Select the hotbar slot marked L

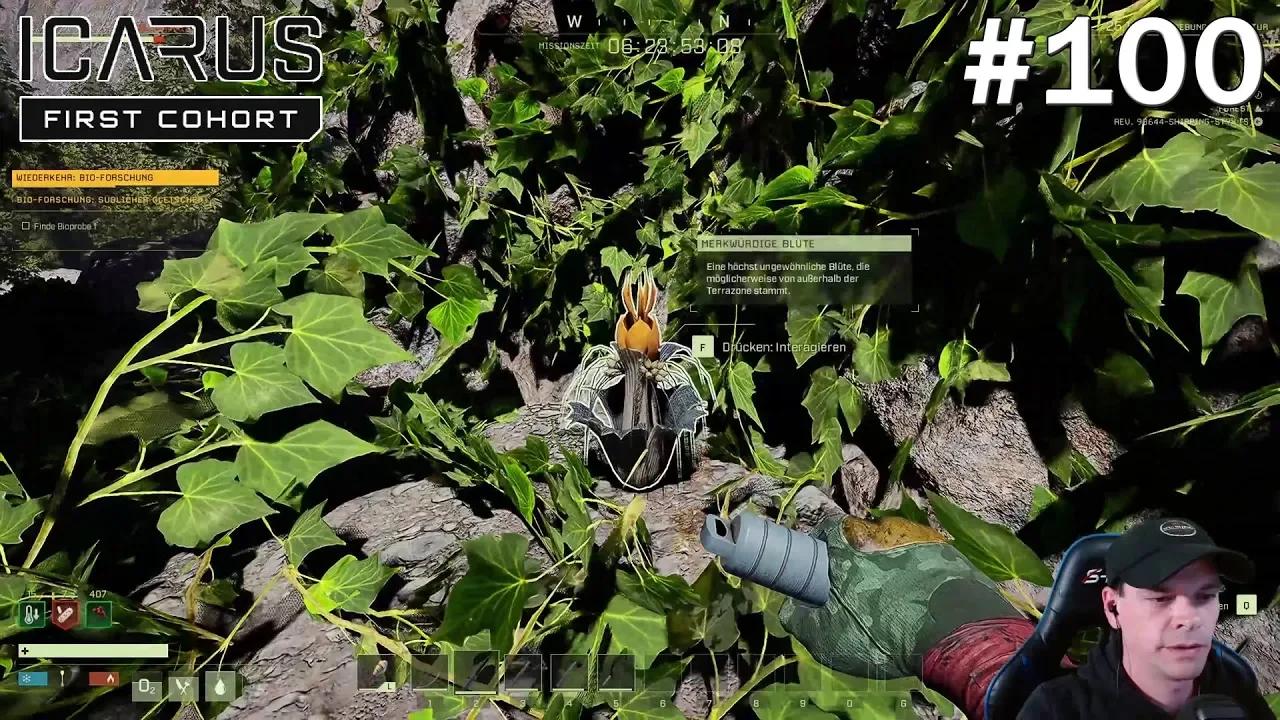tap(380, 672)
